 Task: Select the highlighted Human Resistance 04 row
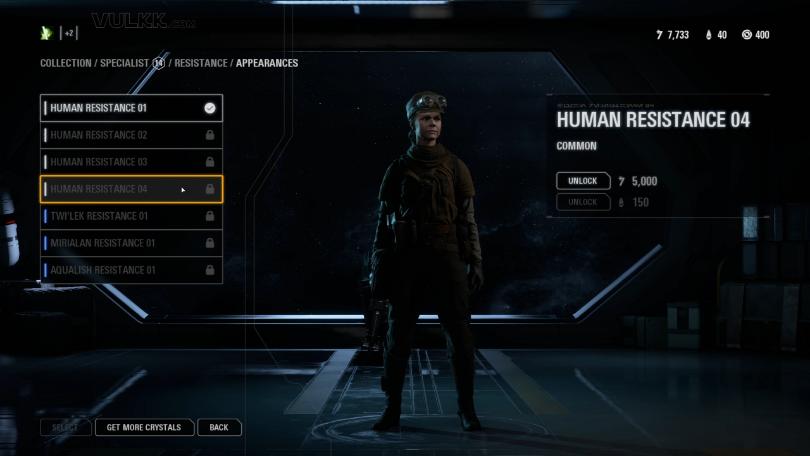point(130,189)
